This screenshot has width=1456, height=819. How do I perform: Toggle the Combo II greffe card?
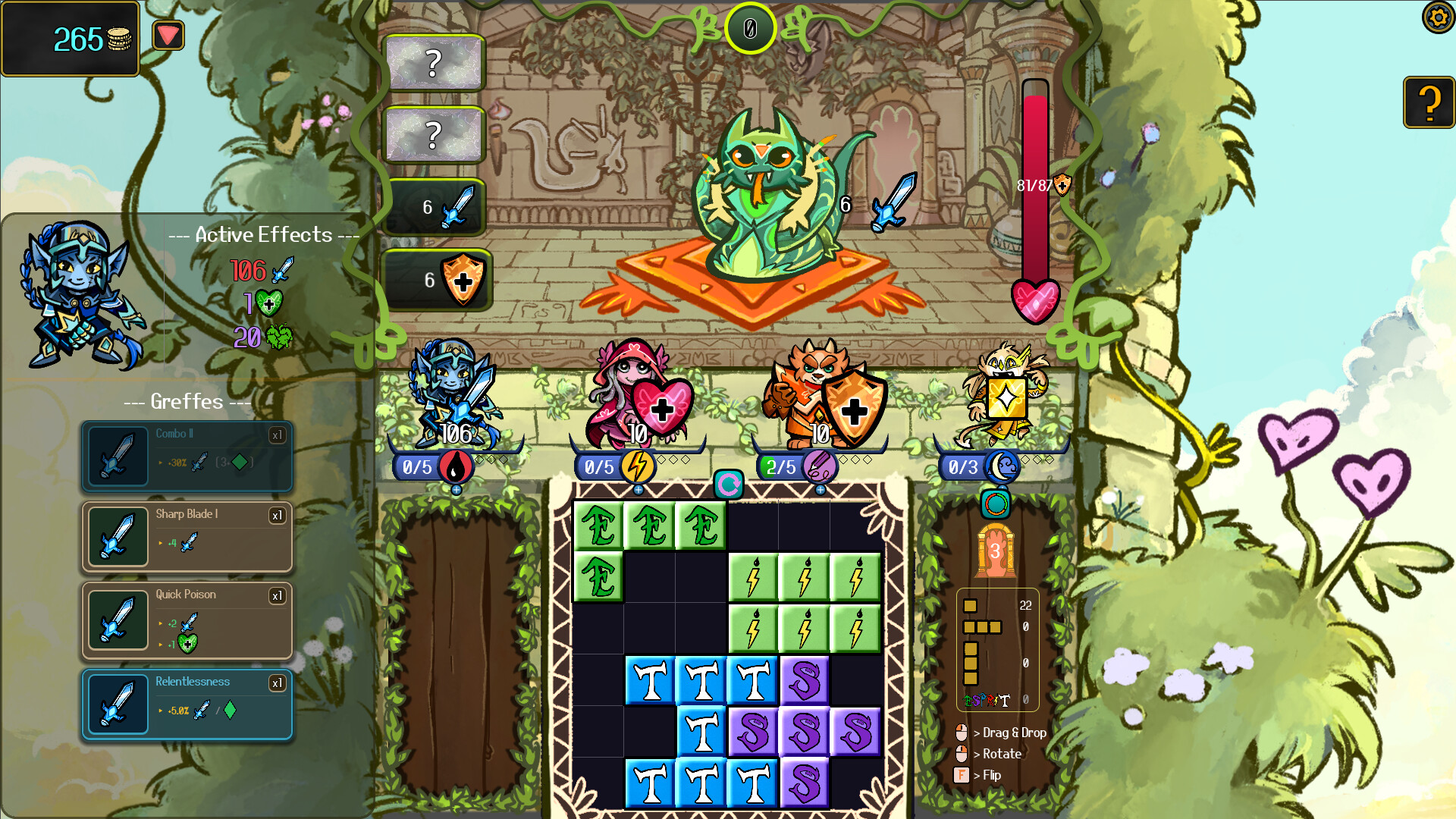[187, 457]
